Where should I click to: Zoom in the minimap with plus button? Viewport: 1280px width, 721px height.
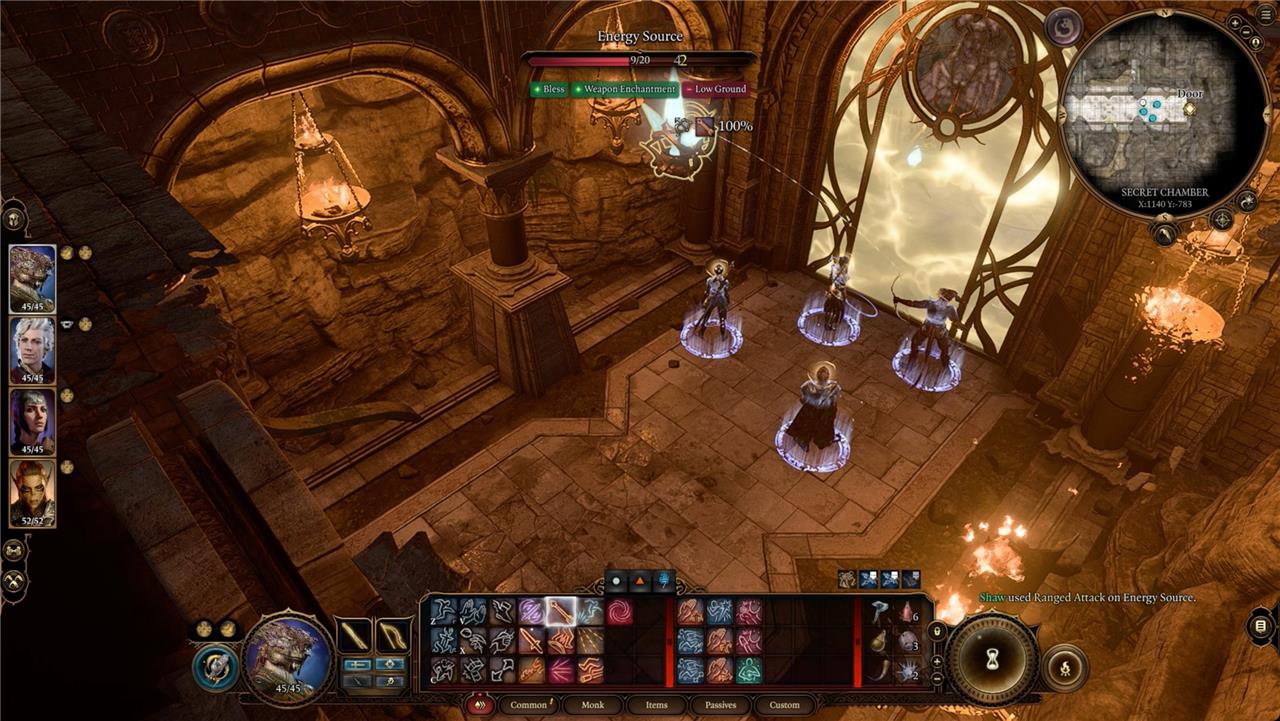[x=1236, y=22]
